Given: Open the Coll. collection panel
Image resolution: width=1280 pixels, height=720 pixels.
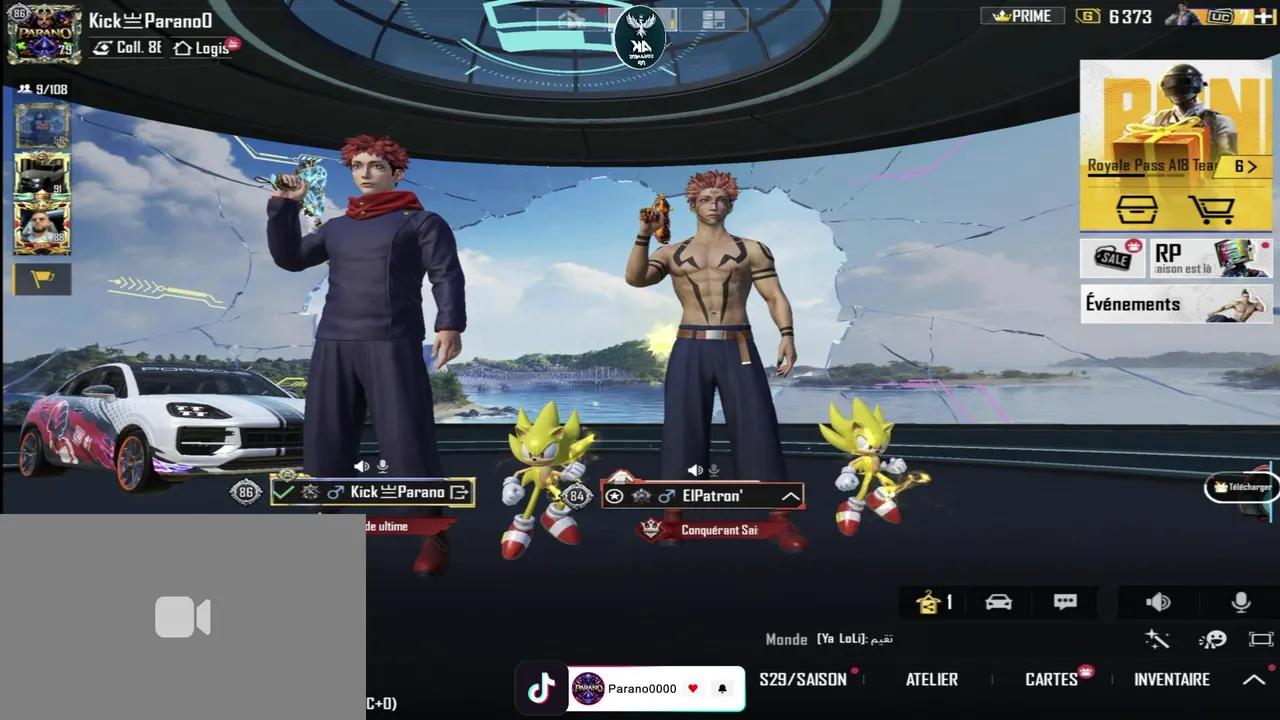Looking at the screenshot, I should tap(126, 48).
